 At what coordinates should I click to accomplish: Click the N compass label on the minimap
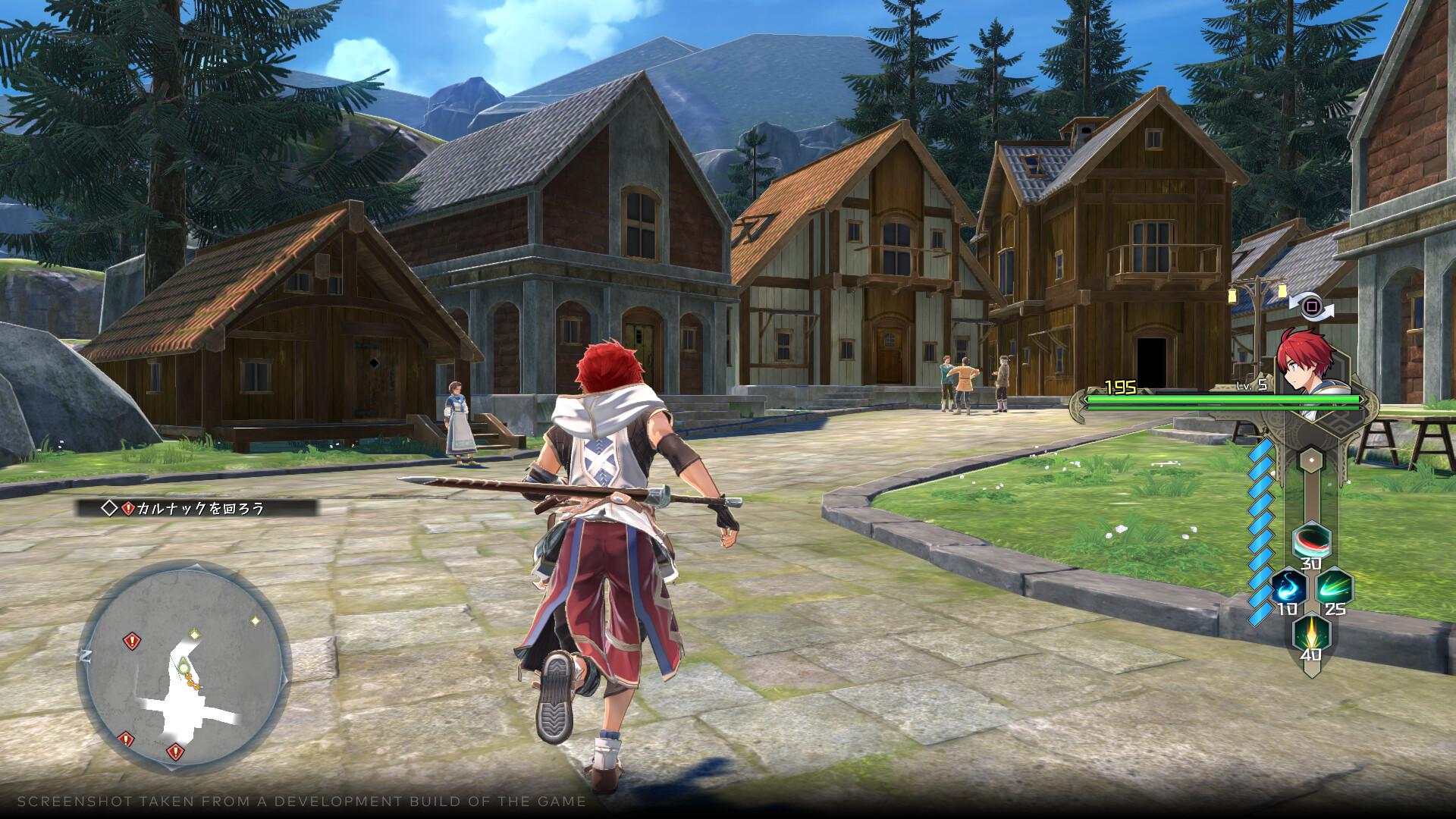tap(86, 654)
